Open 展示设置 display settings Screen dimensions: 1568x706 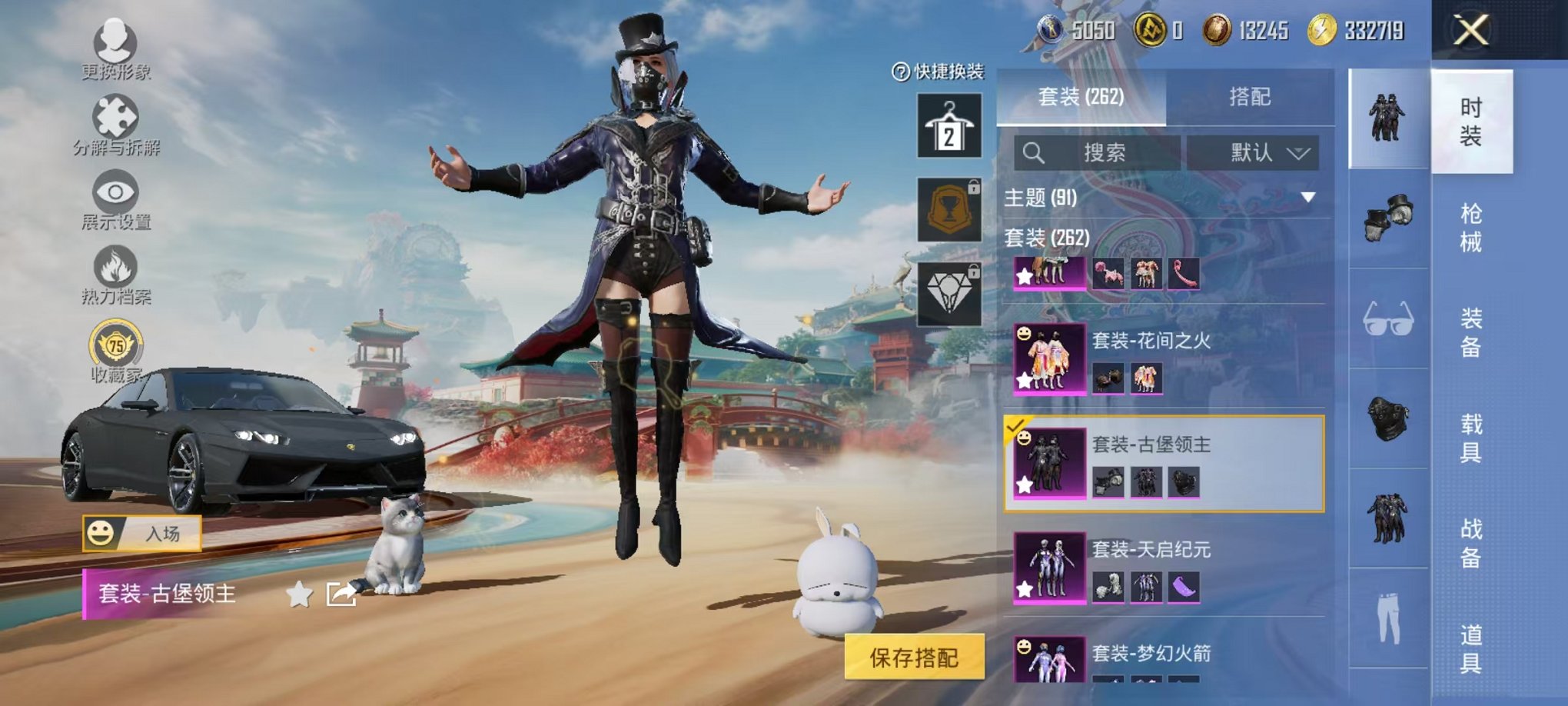pos(114,197)
